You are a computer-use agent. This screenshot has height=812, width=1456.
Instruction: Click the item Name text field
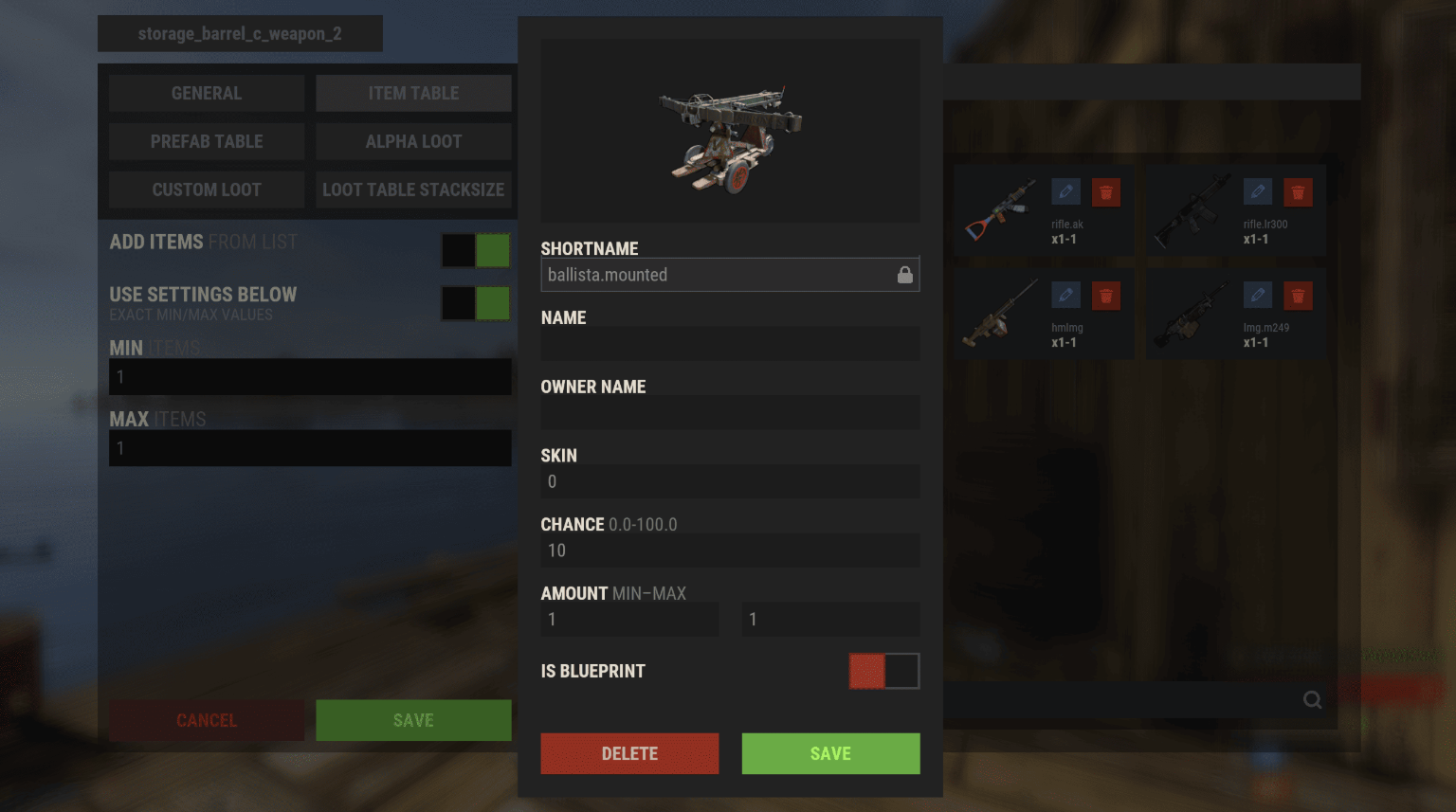(730, 343)
